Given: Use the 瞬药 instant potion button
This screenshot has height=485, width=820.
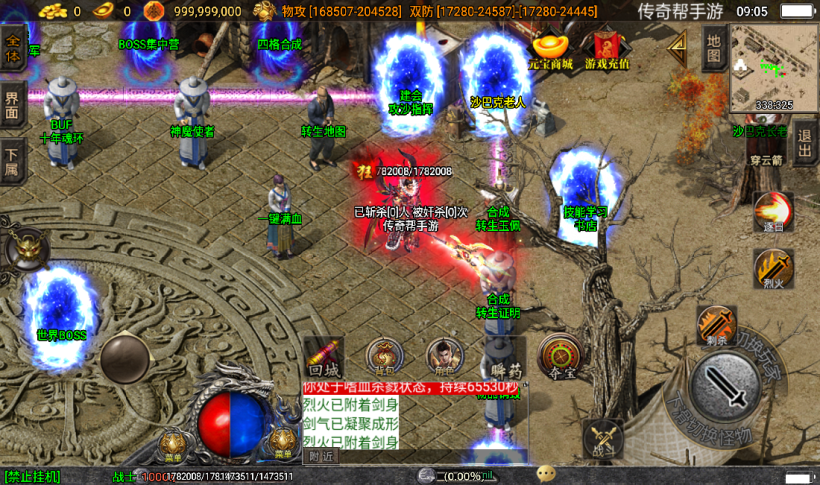Looking at the screenshot, I should click(x=502, y=357).
